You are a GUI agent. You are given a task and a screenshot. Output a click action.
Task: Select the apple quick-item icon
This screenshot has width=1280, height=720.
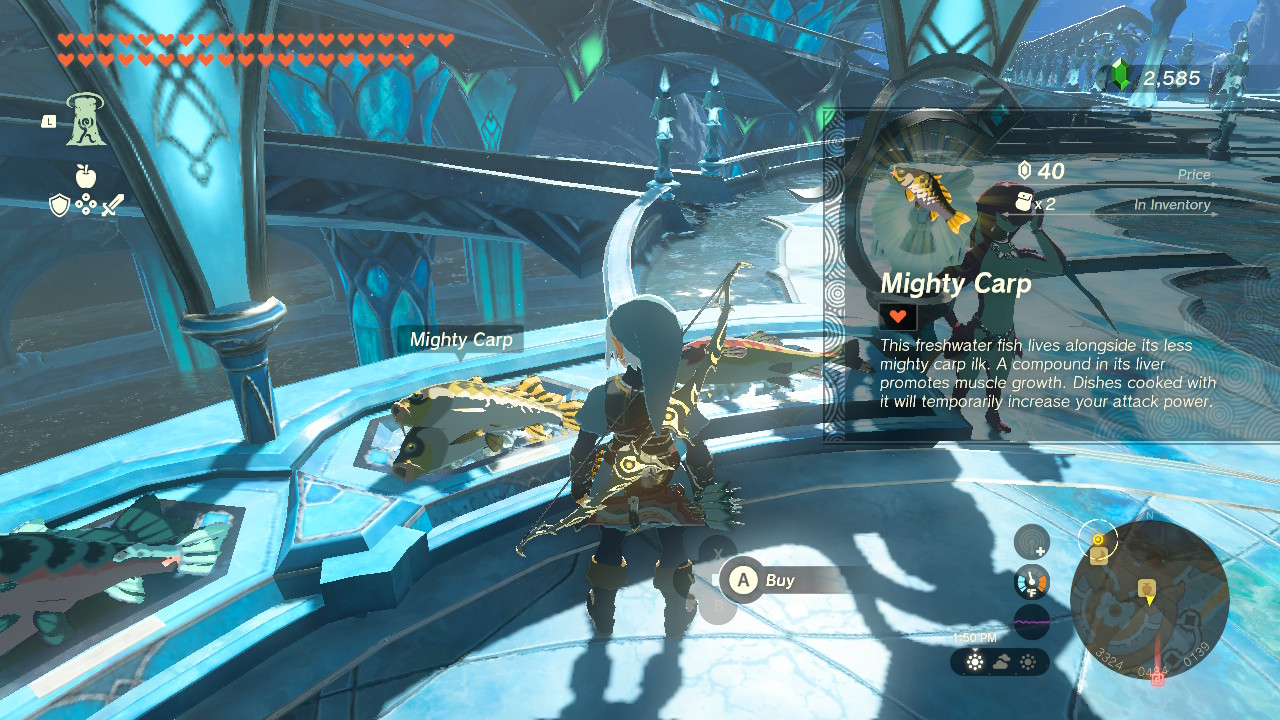point(86,176)
